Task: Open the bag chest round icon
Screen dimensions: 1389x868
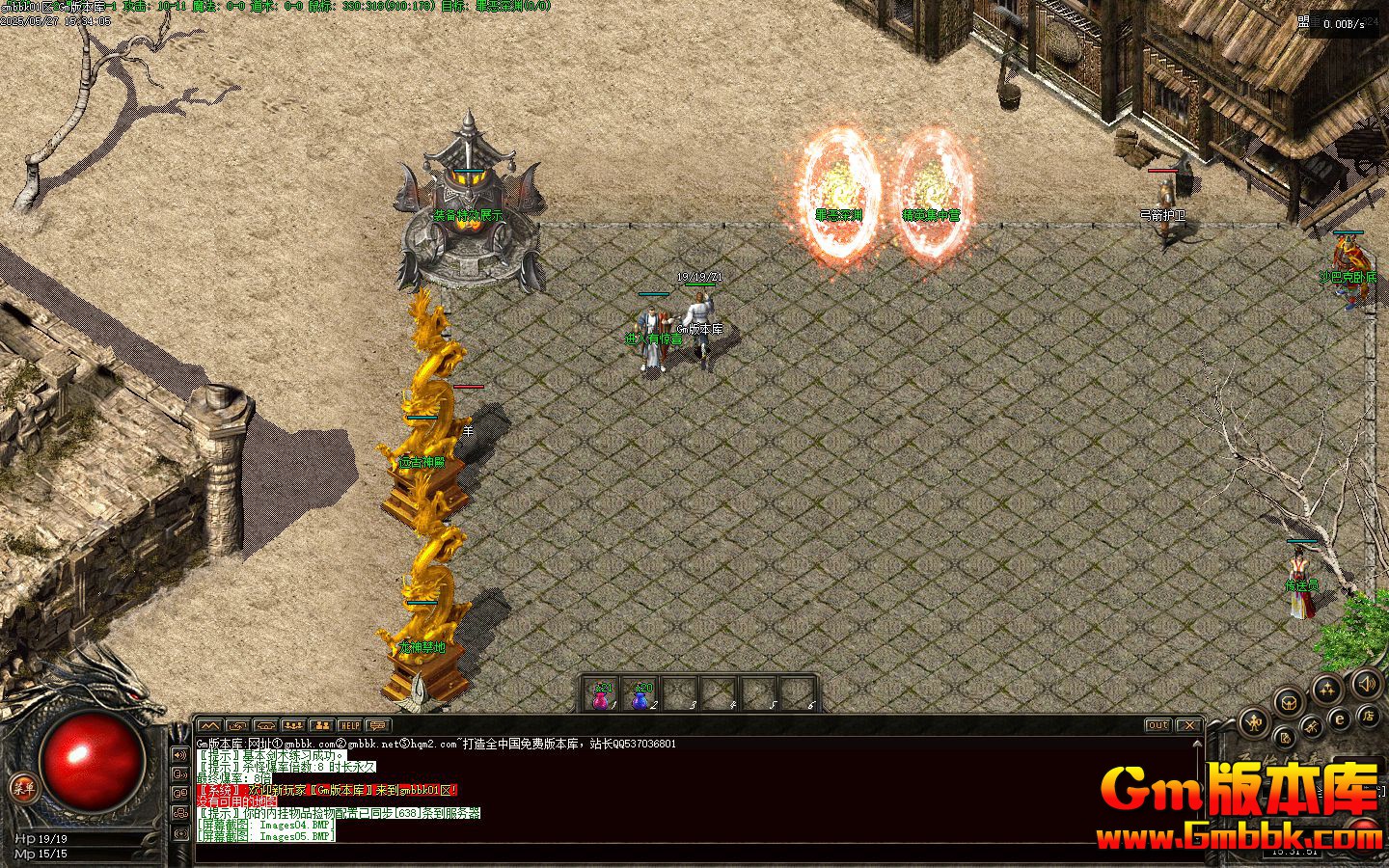Action: coord(1290,702)
